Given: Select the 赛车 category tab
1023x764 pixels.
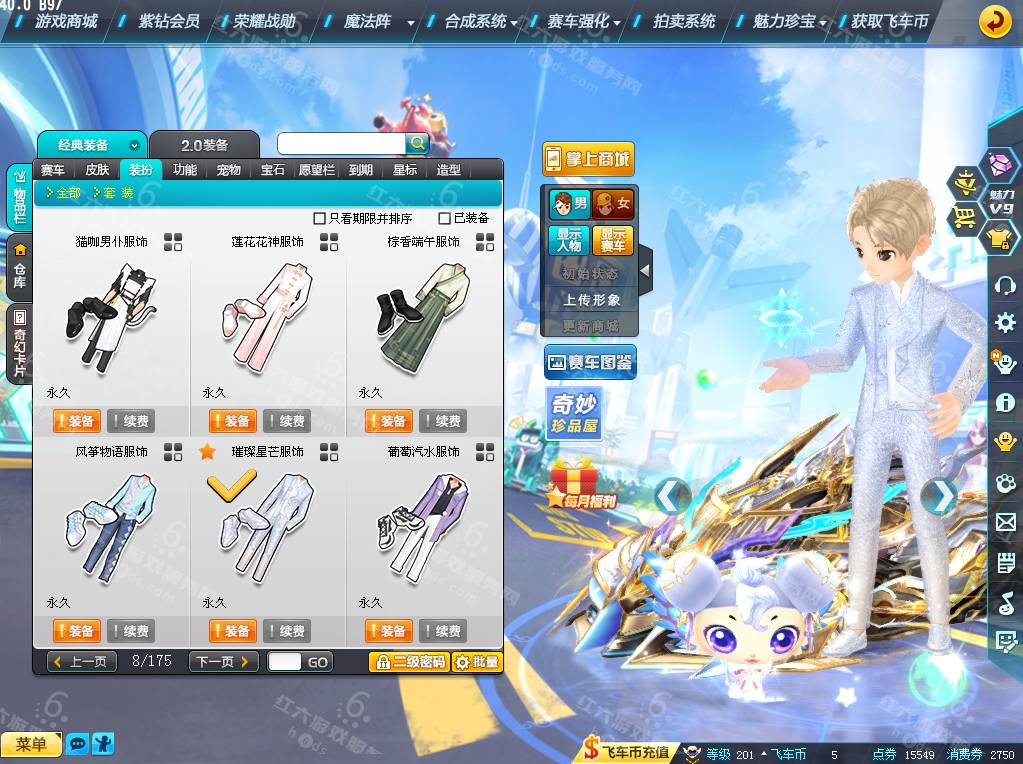Looking at the screenshot, I should (x=55, y=170).
